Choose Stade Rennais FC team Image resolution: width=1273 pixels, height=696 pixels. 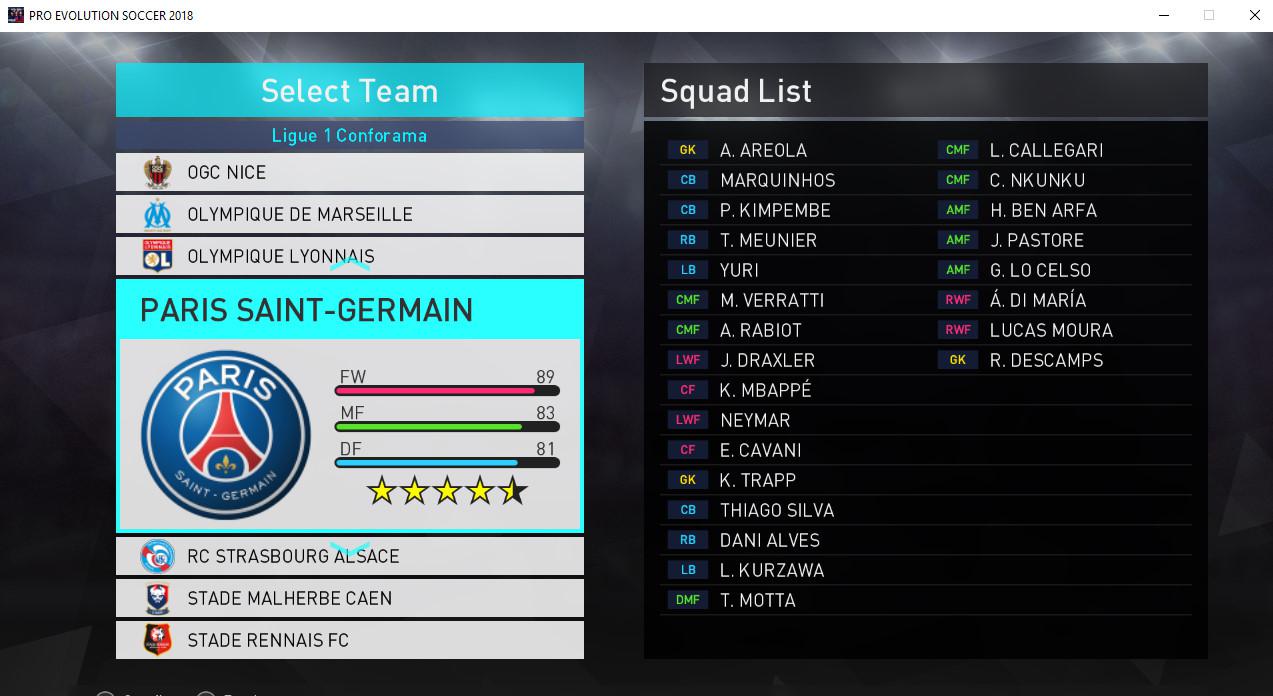tap(349, 640)
